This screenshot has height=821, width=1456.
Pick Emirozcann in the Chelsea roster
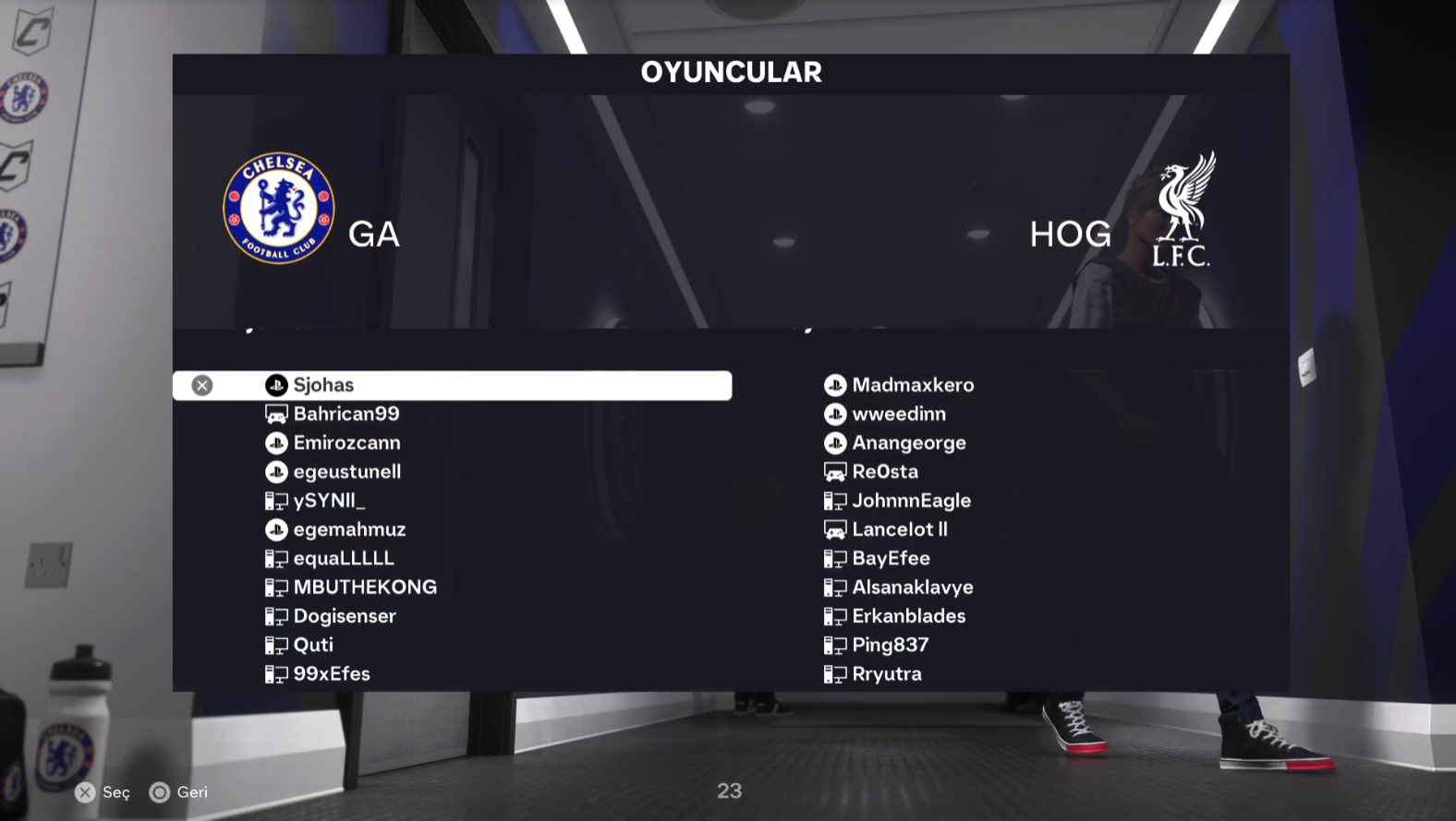tap(346, 443)
